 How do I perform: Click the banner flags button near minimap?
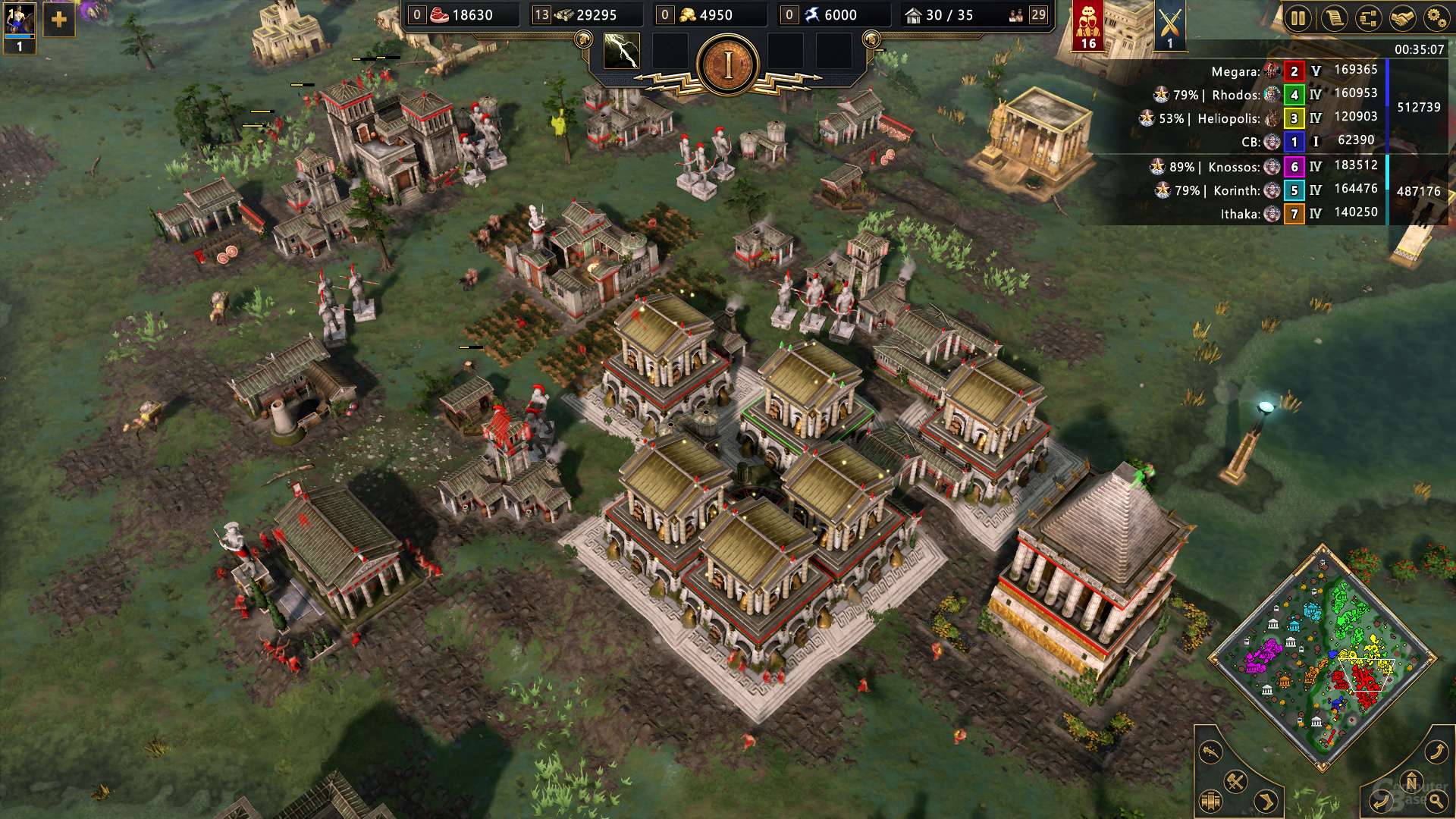(x=1211, y=801)
